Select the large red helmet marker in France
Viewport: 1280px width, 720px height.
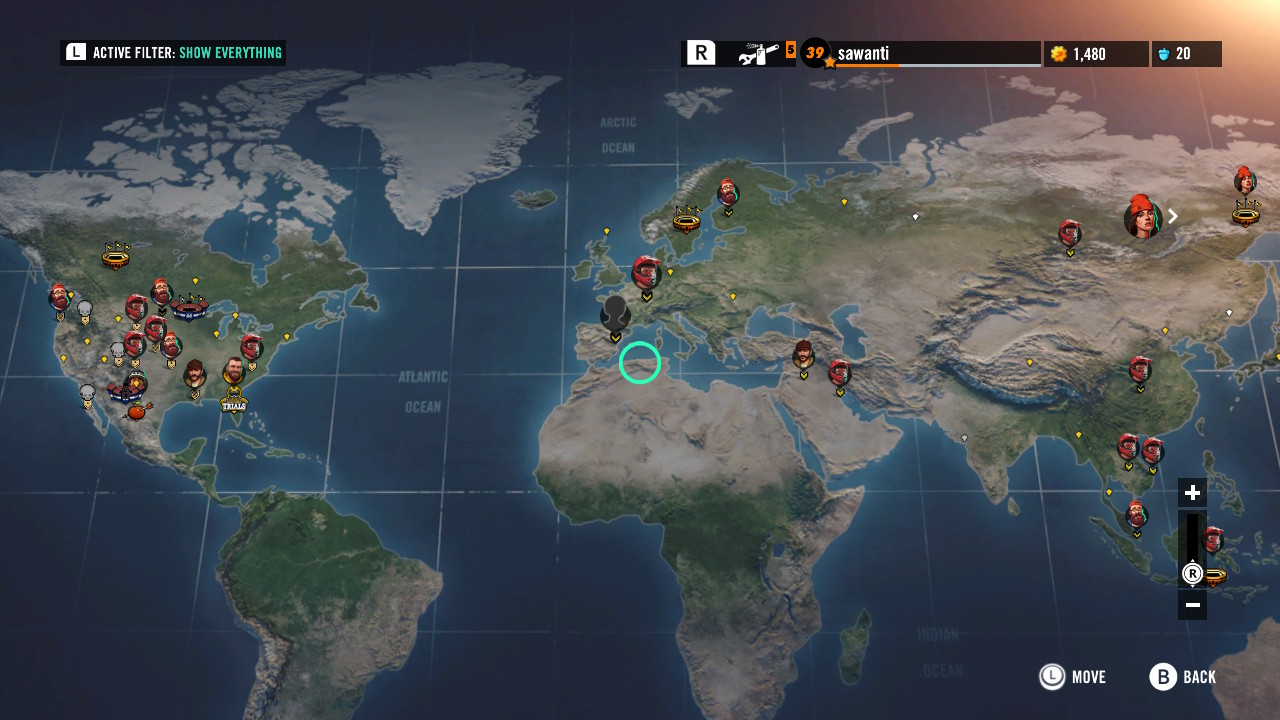pyautogui.click(x=647, y=273)
